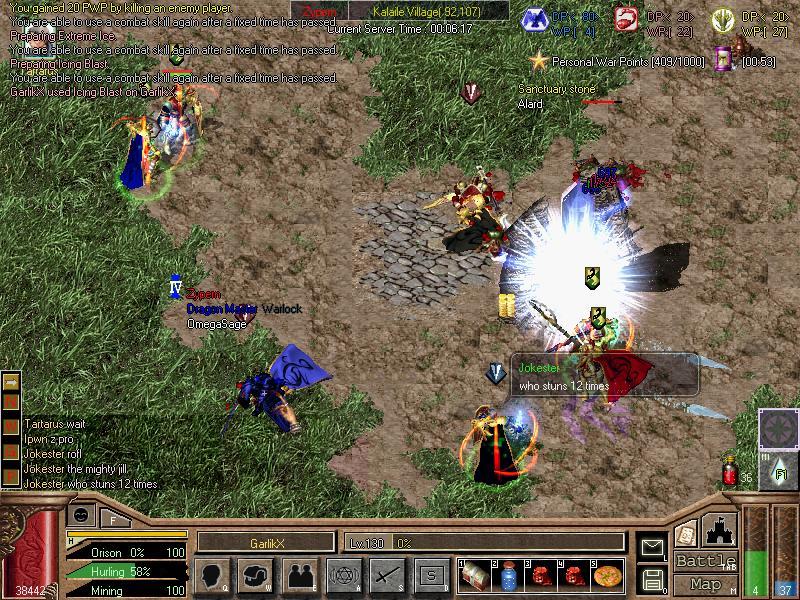This screenshot has width=800, height=600.
Task: Use the pizza food item in slot 5
Action: coord(607,576)
